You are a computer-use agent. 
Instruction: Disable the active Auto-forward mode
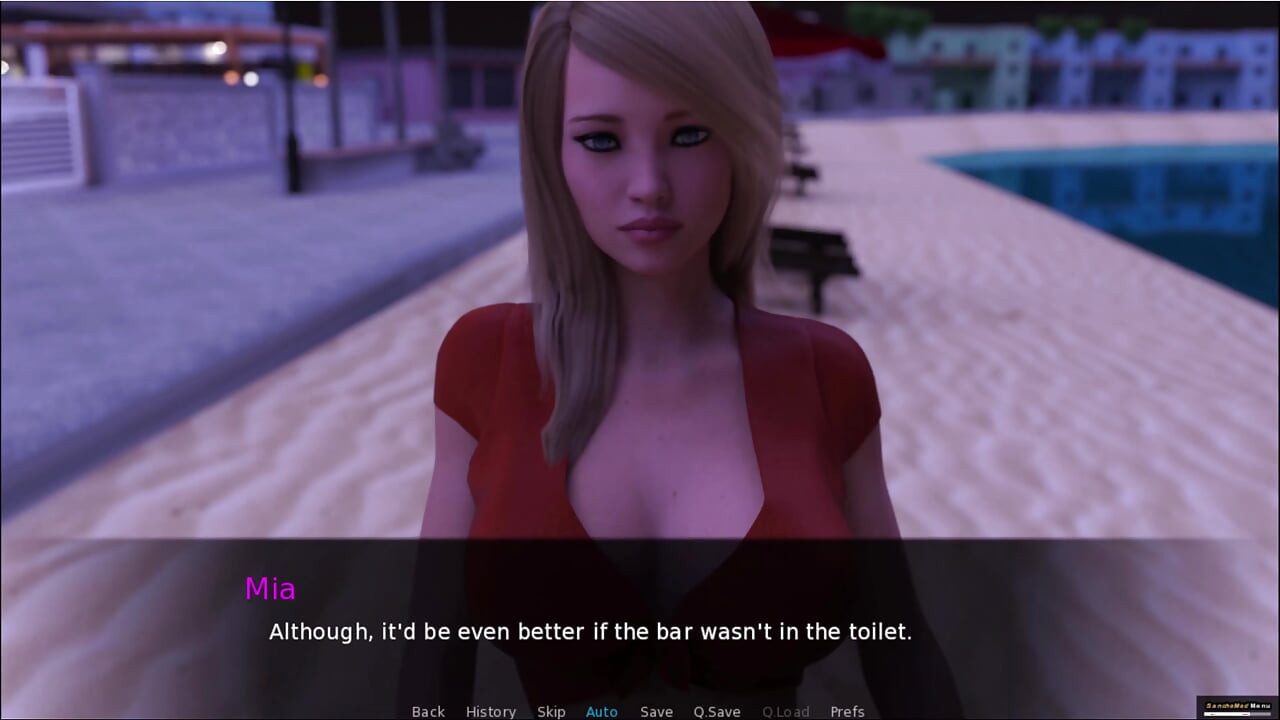point(601,711)
